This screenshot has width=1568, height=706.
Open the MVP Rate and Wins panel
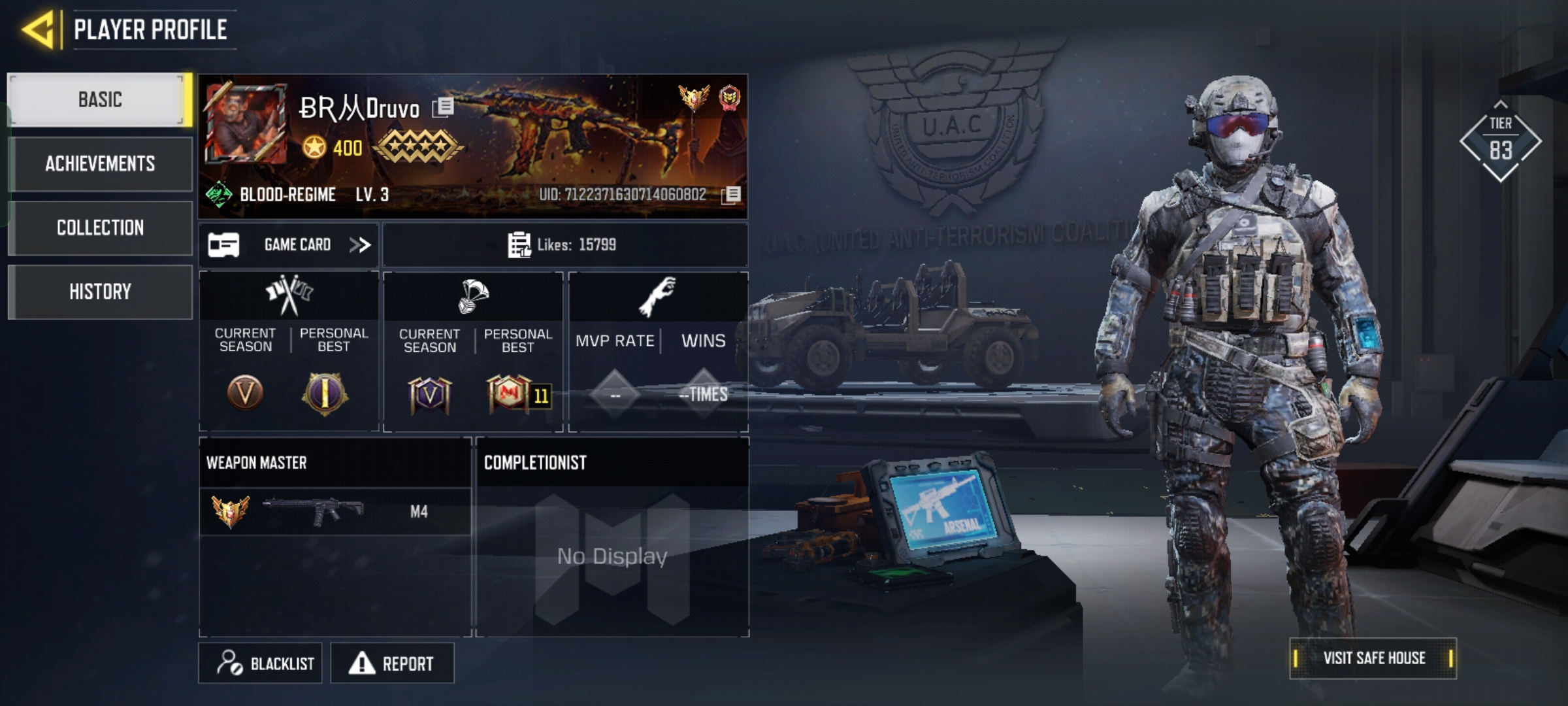point(658,352)
